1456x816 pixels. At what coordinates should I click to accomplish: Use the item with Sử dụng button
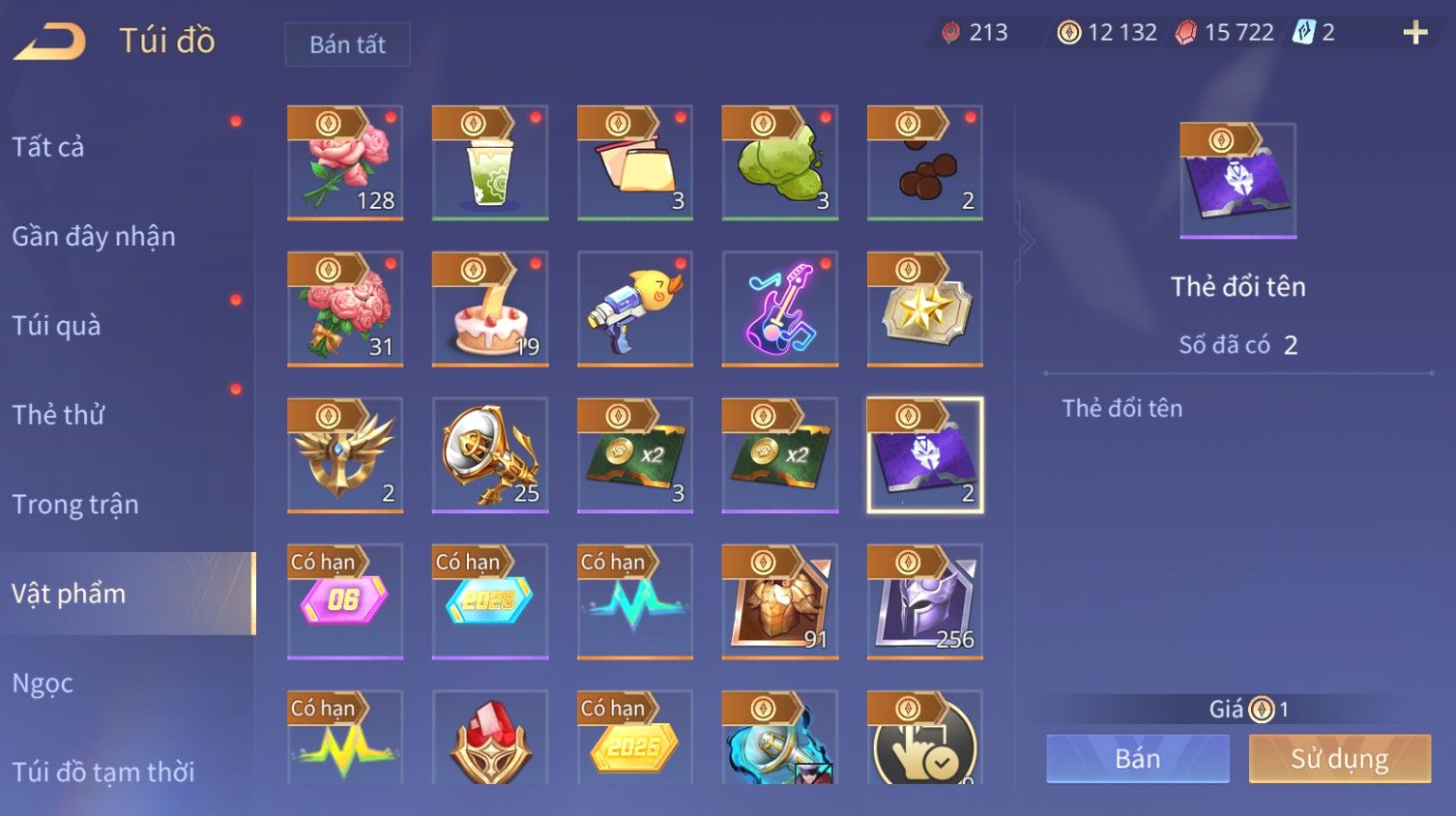click(1339, 759)
